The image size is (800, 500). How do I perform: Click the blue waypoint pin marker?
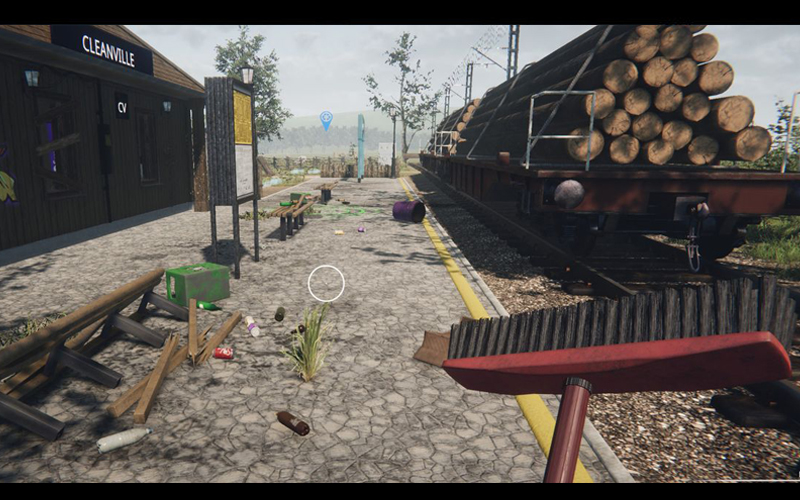(x=326, y=120)
